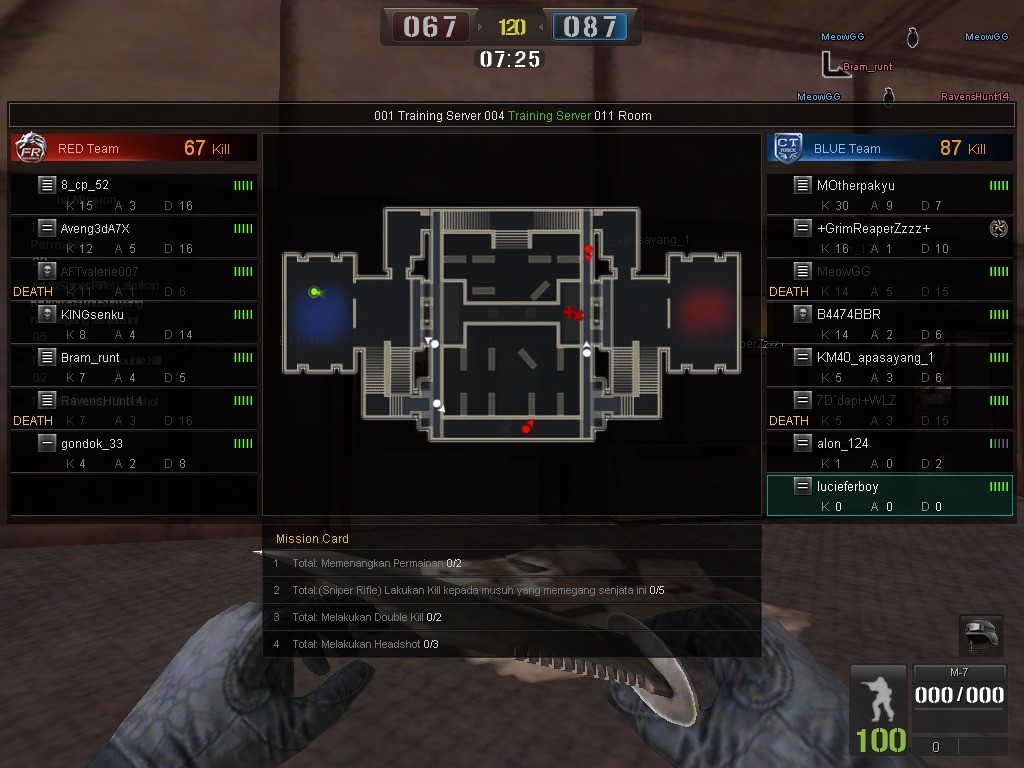
Task: Select KM40_apasayang_1 scoreboard entry
Action: [x=889, y=366]
